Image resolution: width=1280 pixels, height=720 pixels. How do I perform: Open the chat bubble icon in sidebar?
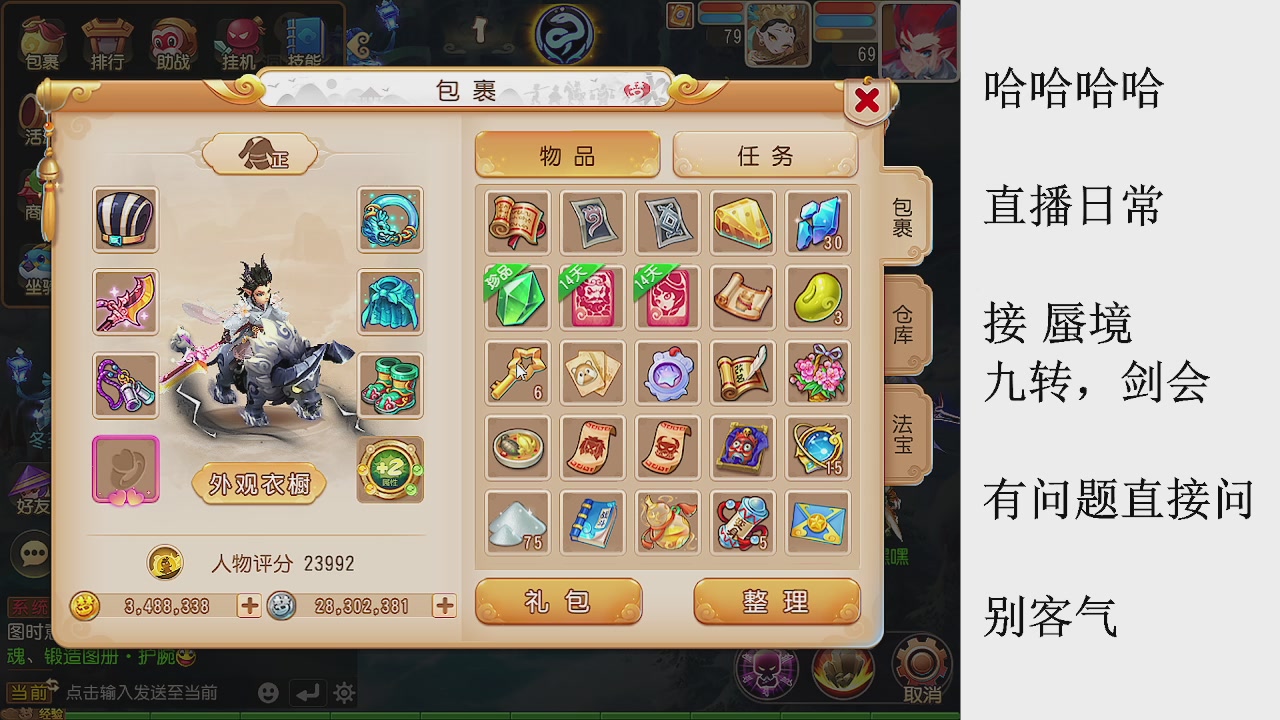30,553
